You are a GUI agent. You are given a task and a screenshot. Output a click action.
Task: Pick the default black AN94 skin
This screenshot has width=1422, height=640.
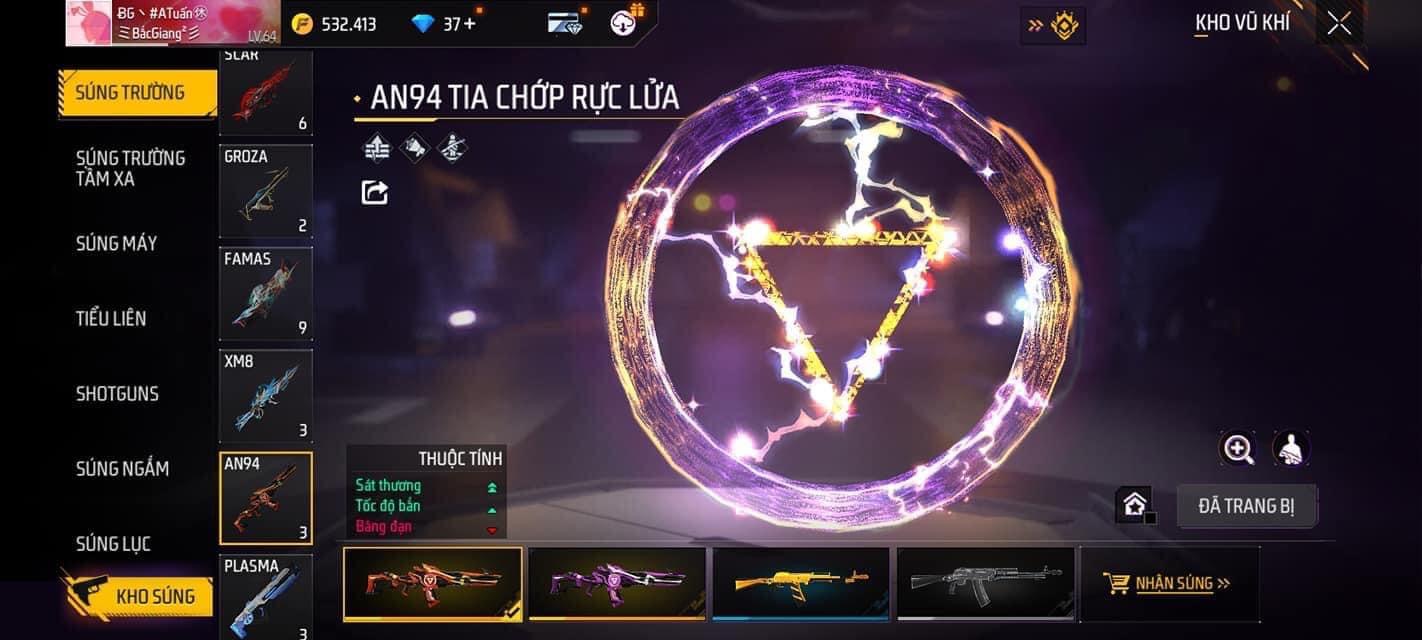(x=985, y=584)
